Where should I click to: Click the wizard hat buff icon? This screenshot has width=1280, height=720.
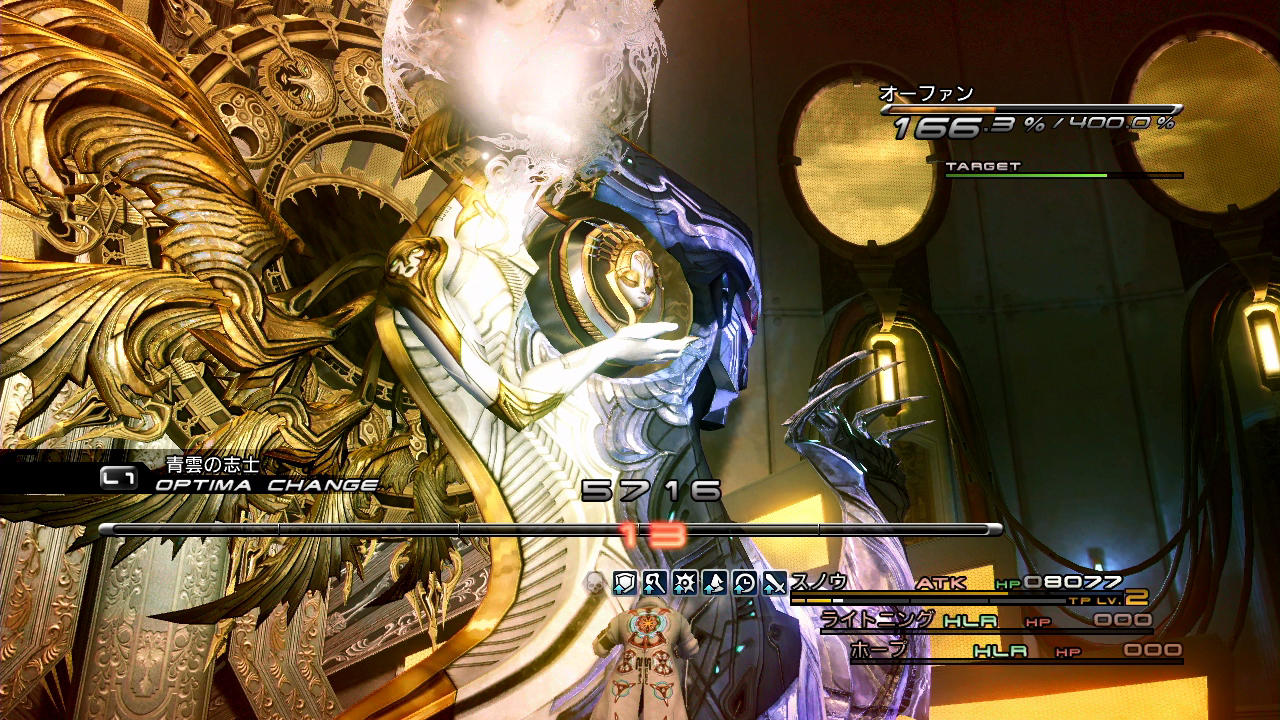pyautogui.click(x=715, y=583)
